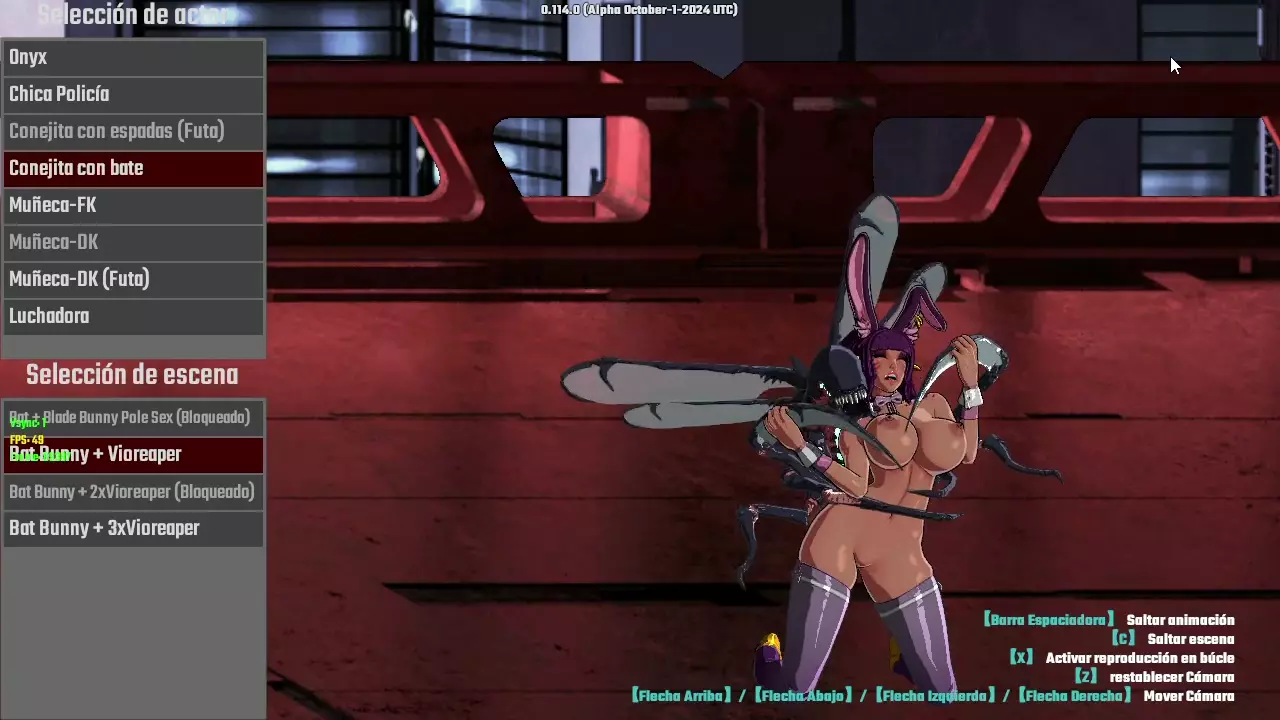Click the locked Bat Bunny + 2xVioreaper scene

click(x=132, y=492)
